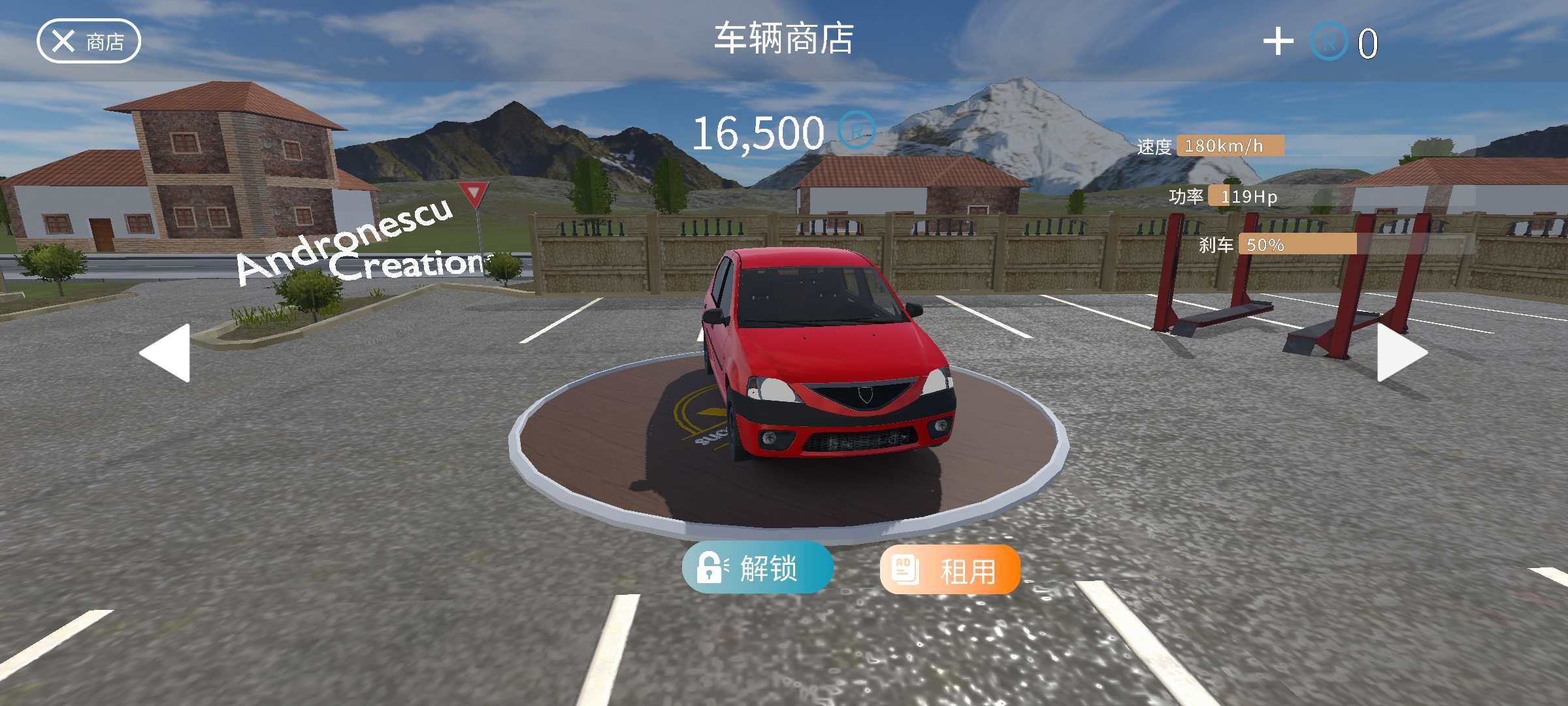1568x706 pixels.
Task: Add more currency with the plus icon
Action: click(x=1278, y=42)
